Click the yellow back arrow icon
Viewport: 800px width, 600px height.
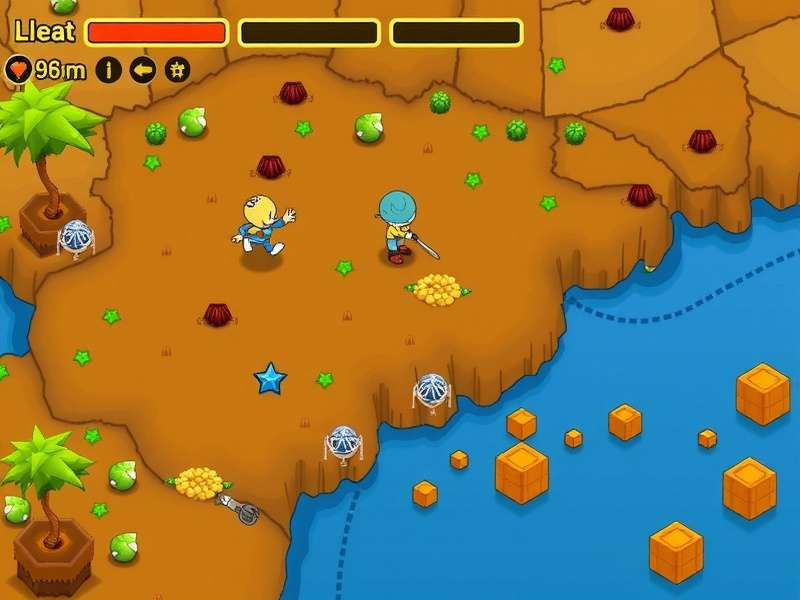pos(143,70)
